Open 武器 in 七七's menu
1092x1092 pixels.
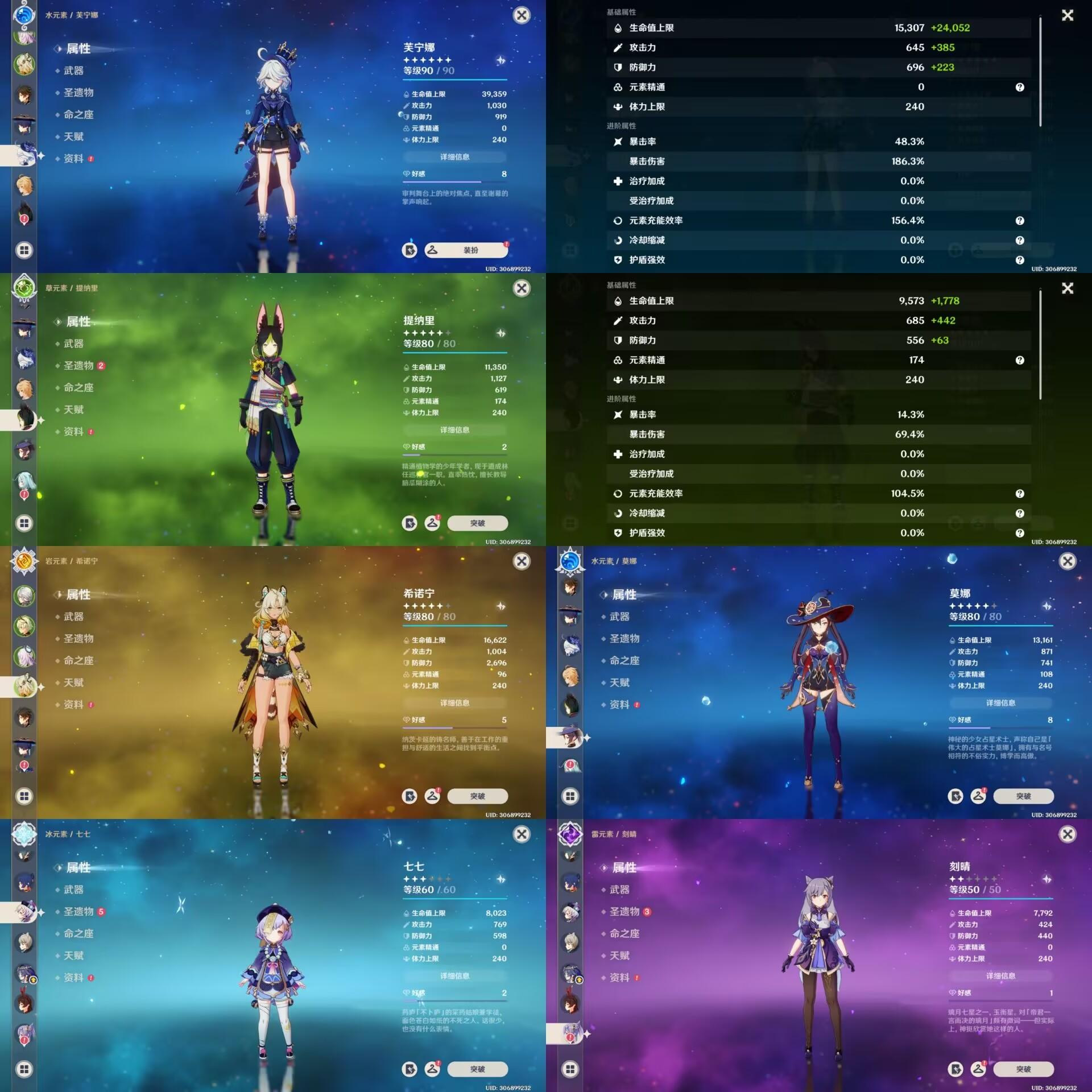[x=73, y=890]
